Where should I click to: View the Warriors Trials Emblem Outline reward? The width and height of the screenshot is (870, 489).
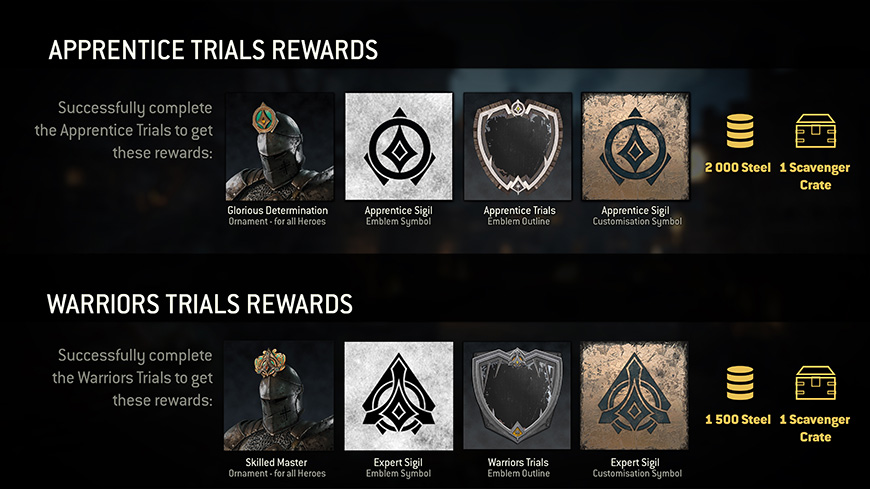[518, 395]
